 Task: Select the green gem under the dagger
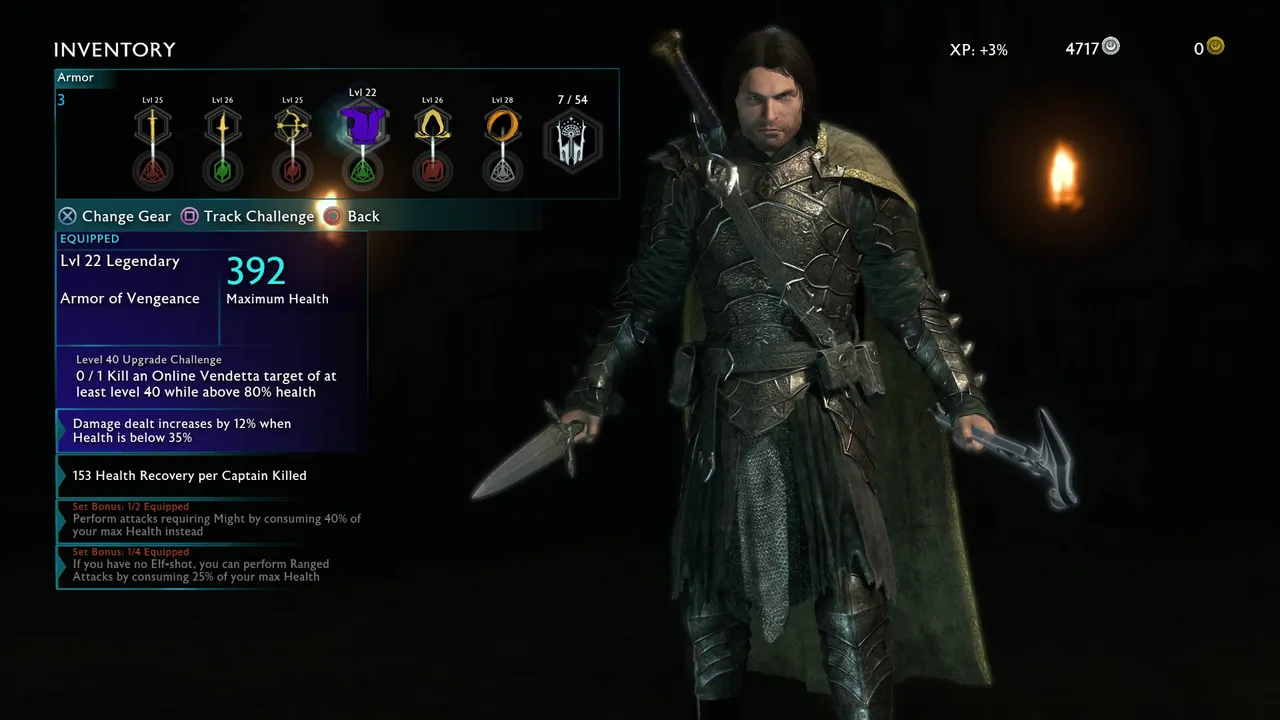point(222,171)
